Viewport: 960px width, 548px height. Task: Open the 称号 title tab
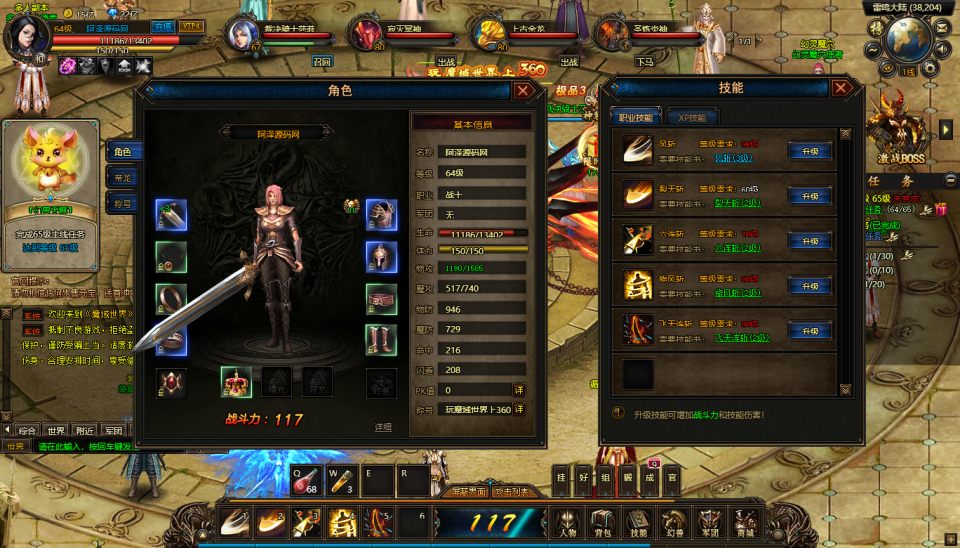tap(121, 203)
